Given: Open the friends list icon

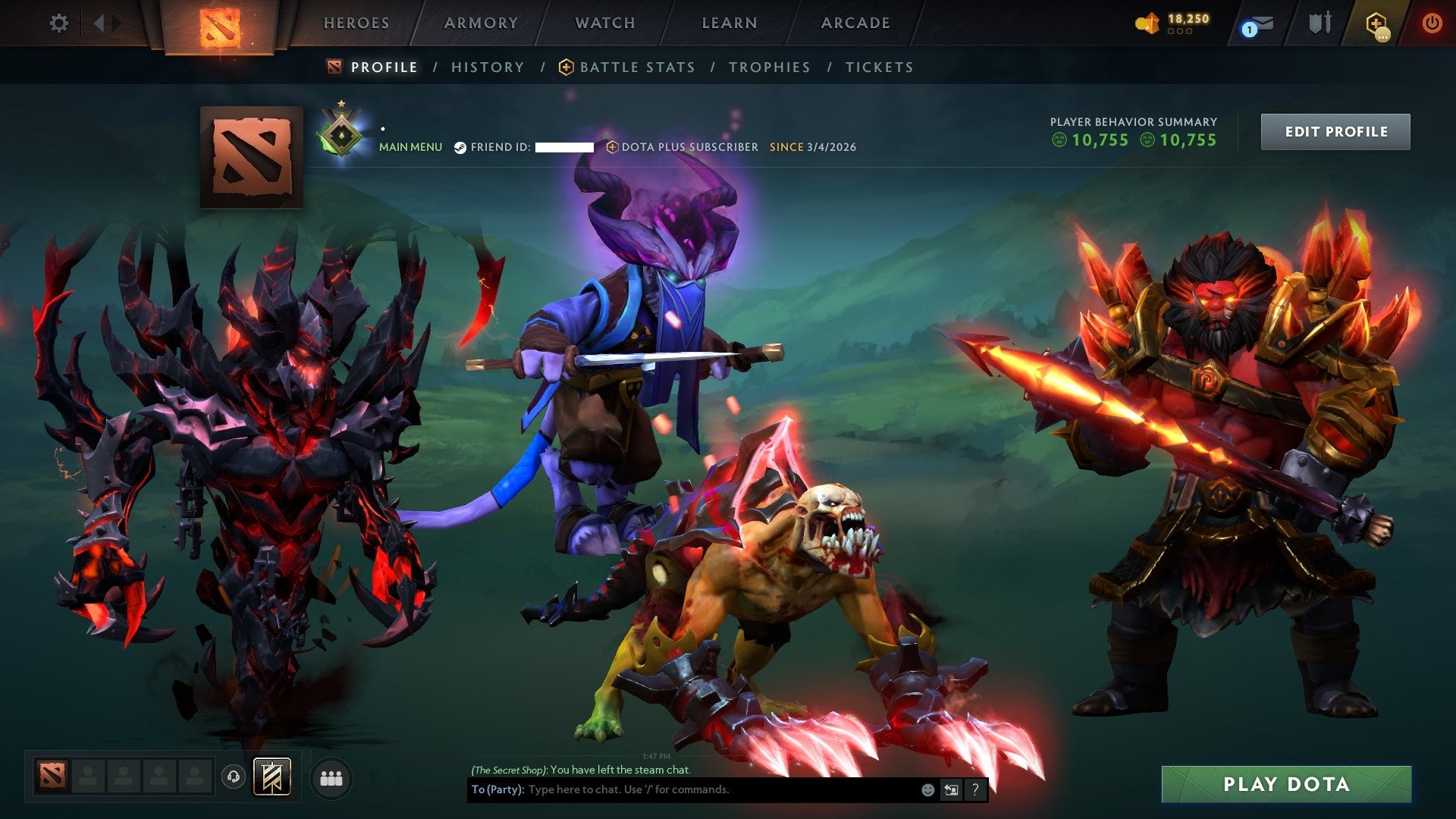Looking at the screenshot, I should tap(331, 779).
